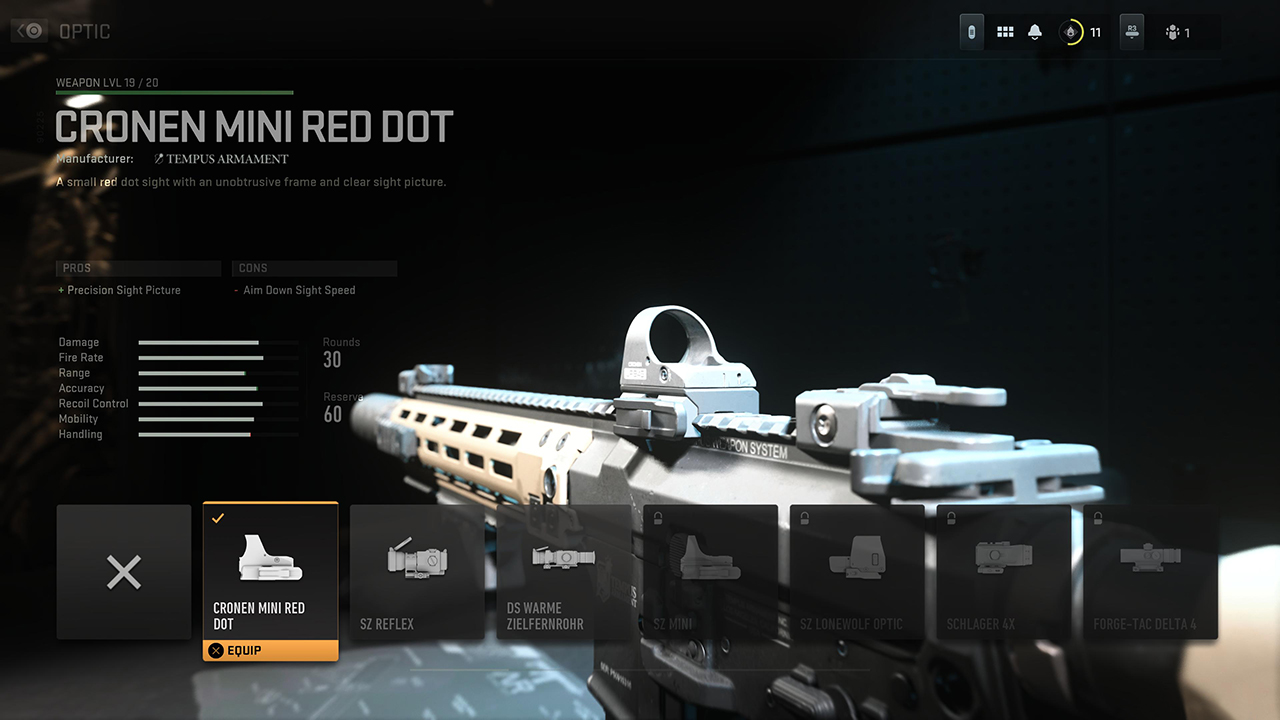The height and width of the screenshot is (720, 1280).
Task: Select the X tile to remove the optic
Action: tap(123, 572)
